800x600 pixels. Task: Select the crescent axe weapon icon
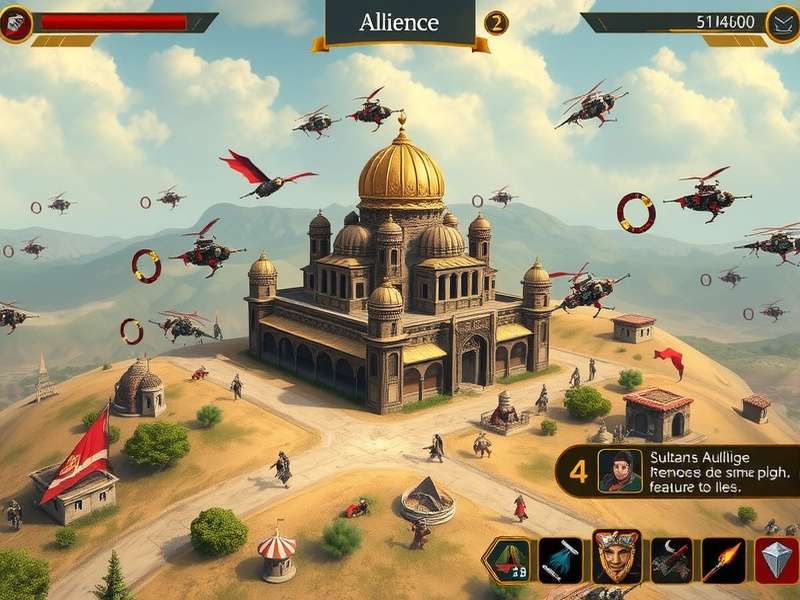point(671,560)
